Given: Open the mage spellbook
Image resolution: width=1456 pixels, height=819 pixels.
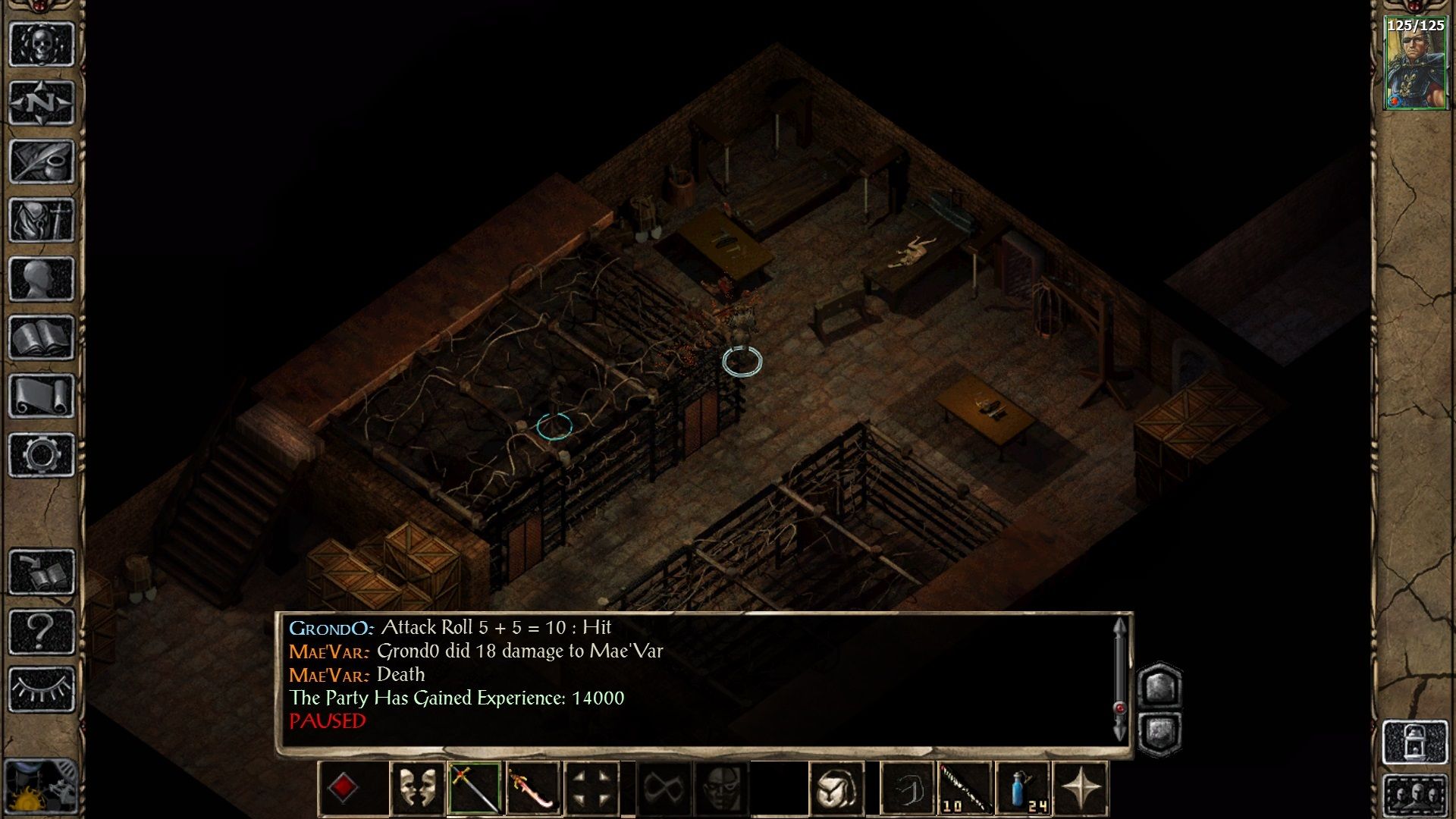Looking at the screenshot, I should pyautogui.click(x=42, y=337).
